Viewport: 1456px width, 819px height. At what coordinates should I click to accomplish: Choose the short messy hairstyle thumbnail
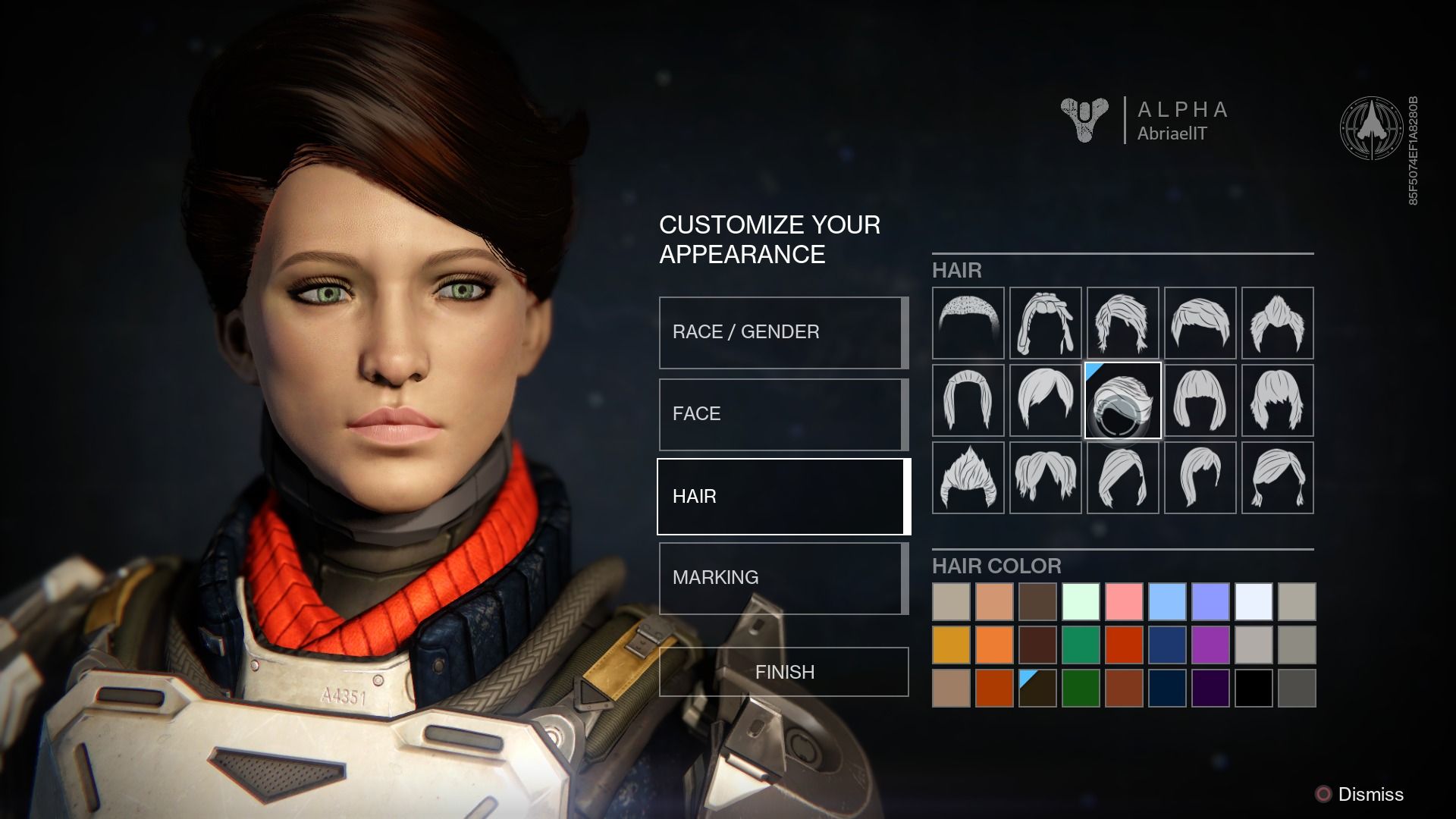pos(1122,322)
